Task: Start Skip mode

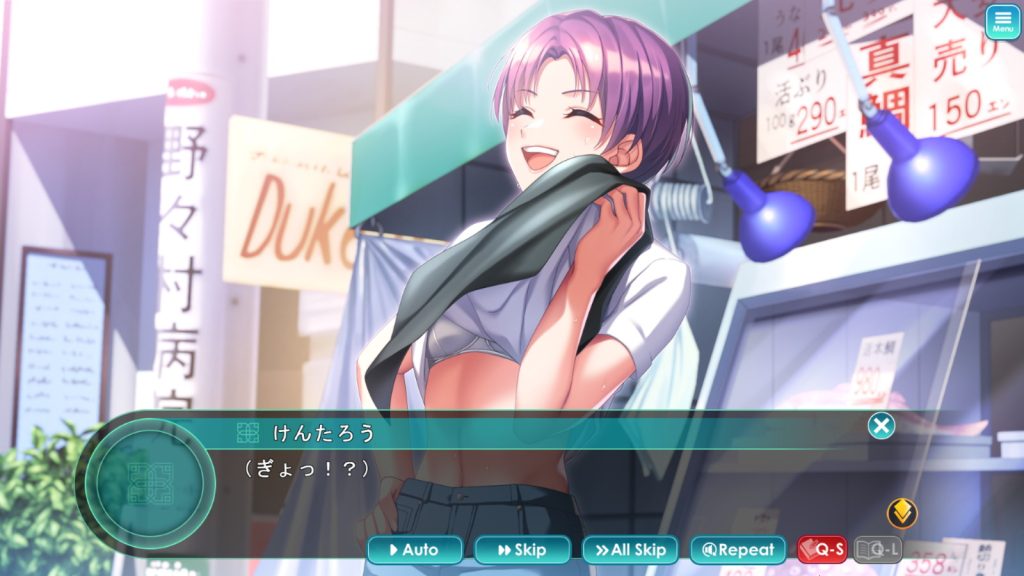Action: coord(522,550)
